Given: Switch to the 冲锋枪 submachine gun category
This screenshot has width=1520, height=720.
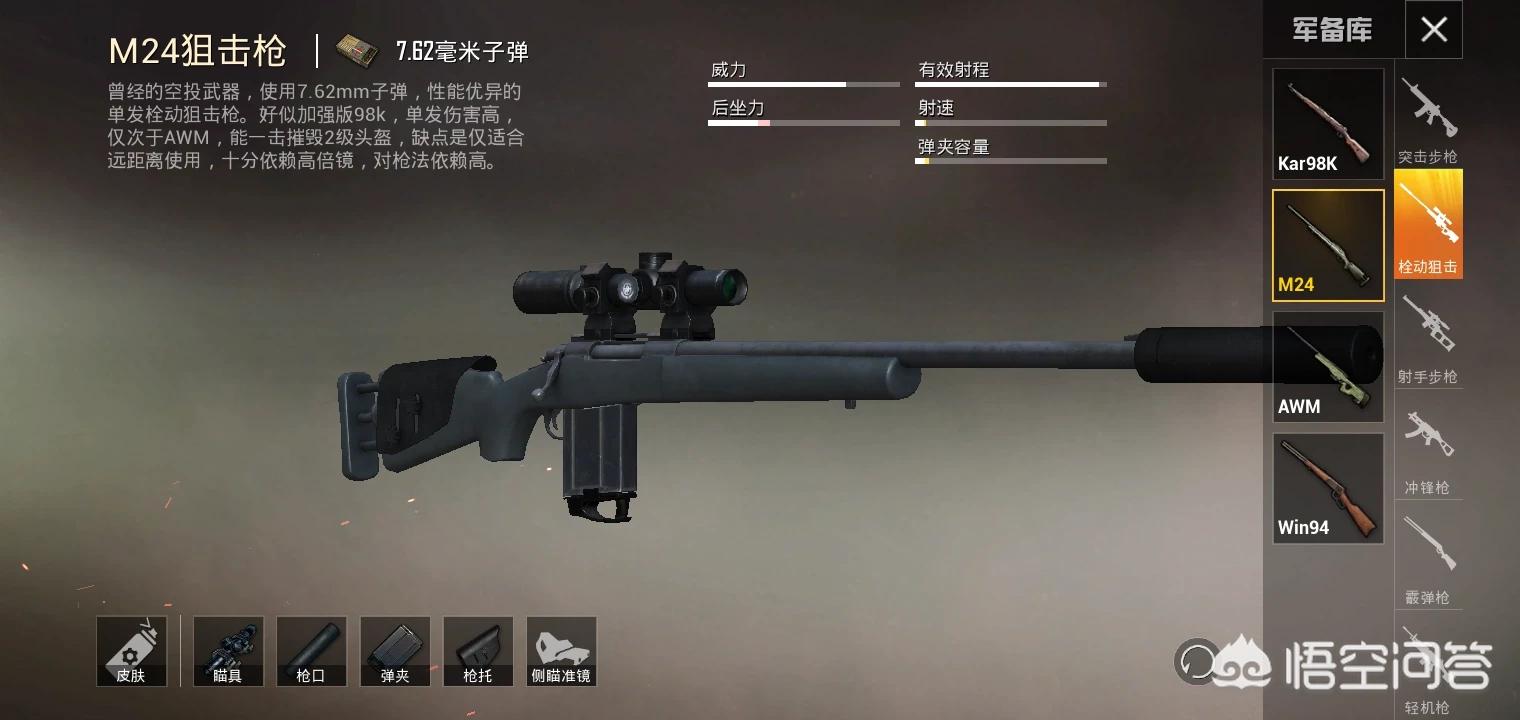Looking at the screenshot, I should click(1428, 449).
